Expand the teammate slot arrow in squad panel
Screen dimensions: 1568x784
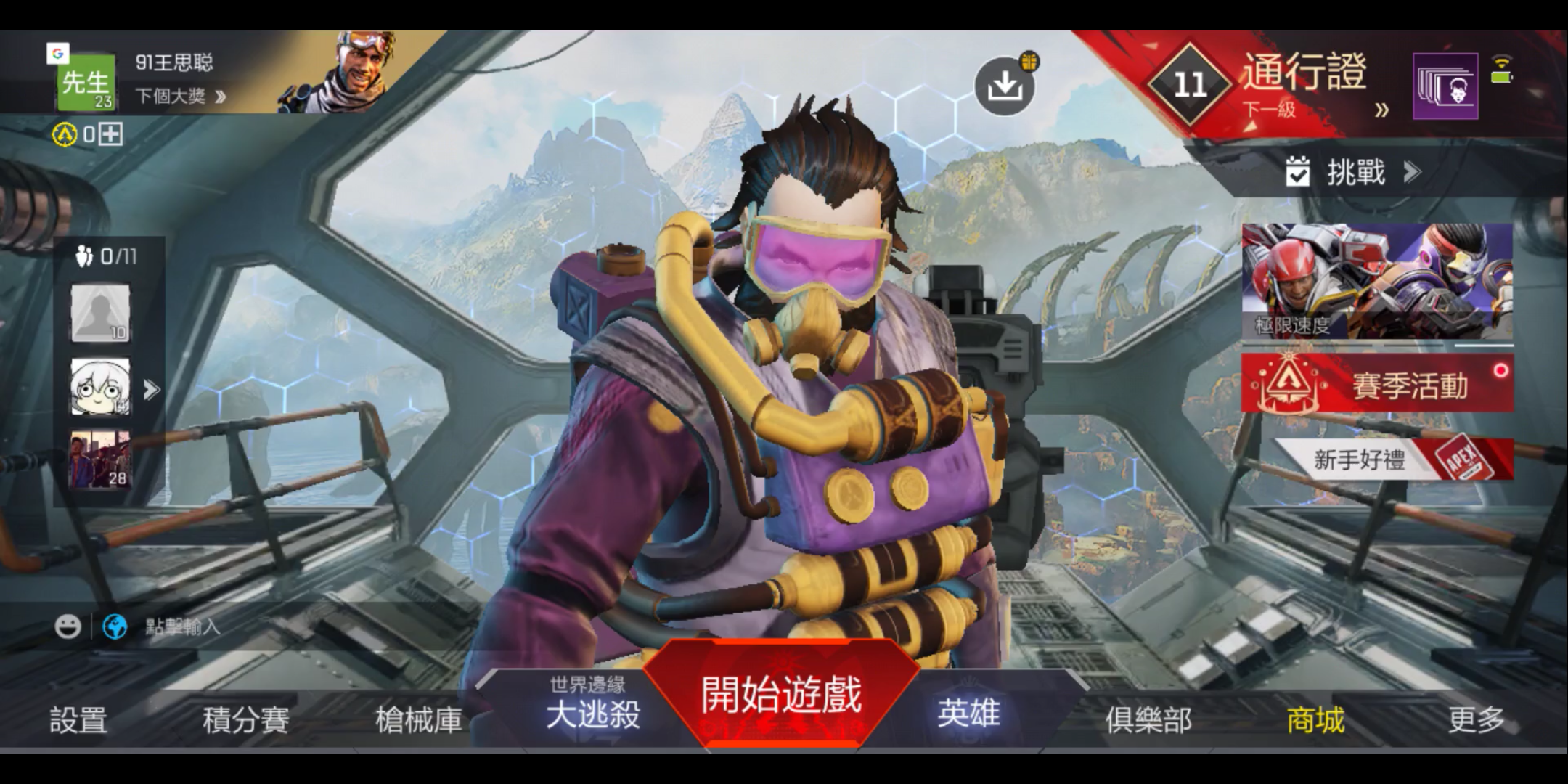pos(150,389)
